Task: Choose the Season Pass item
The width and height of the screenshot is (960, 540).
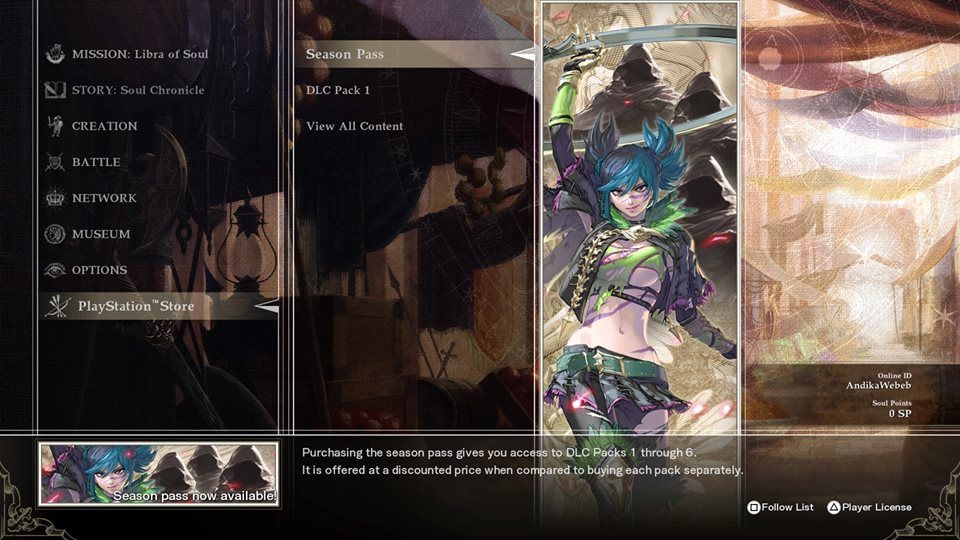Action: pyautogui.click(x=345, y=54)
